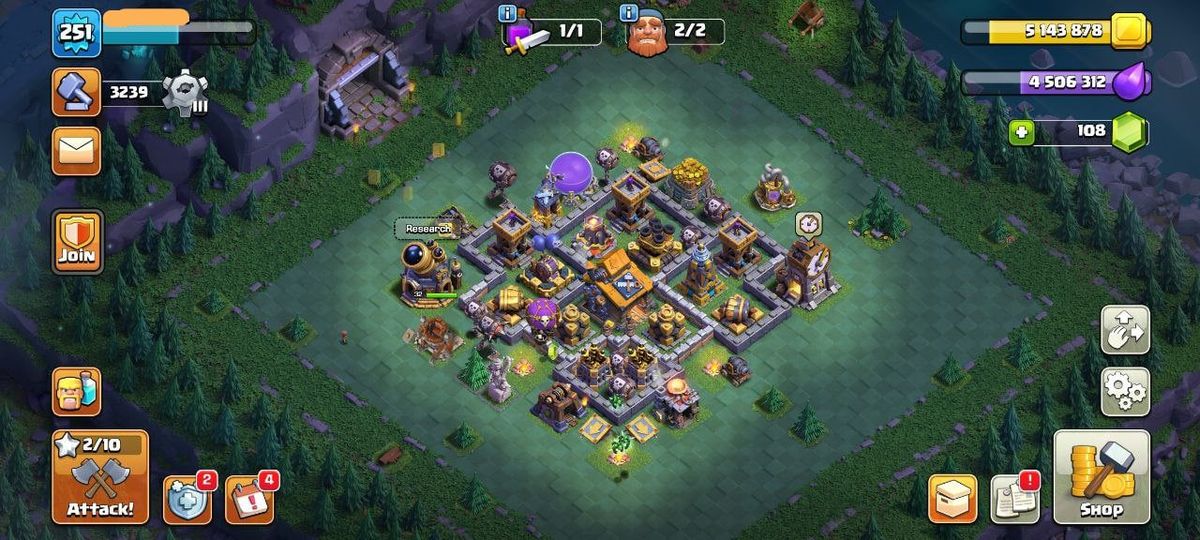
Task: Open the mail inbox envelope
Action: point(76,151)
